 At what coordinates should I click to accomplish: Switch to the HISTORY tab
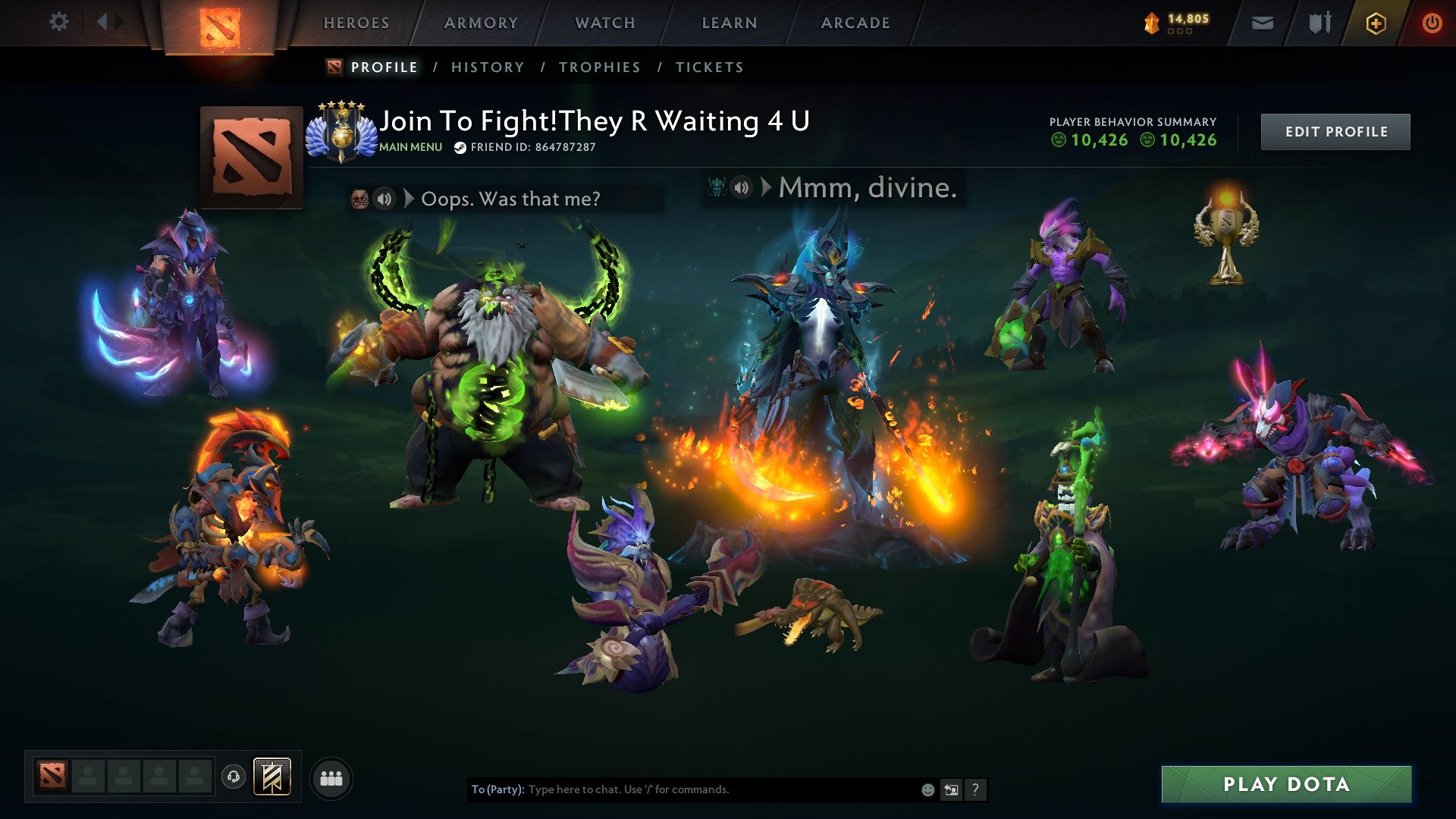click(x=487, y=67)
